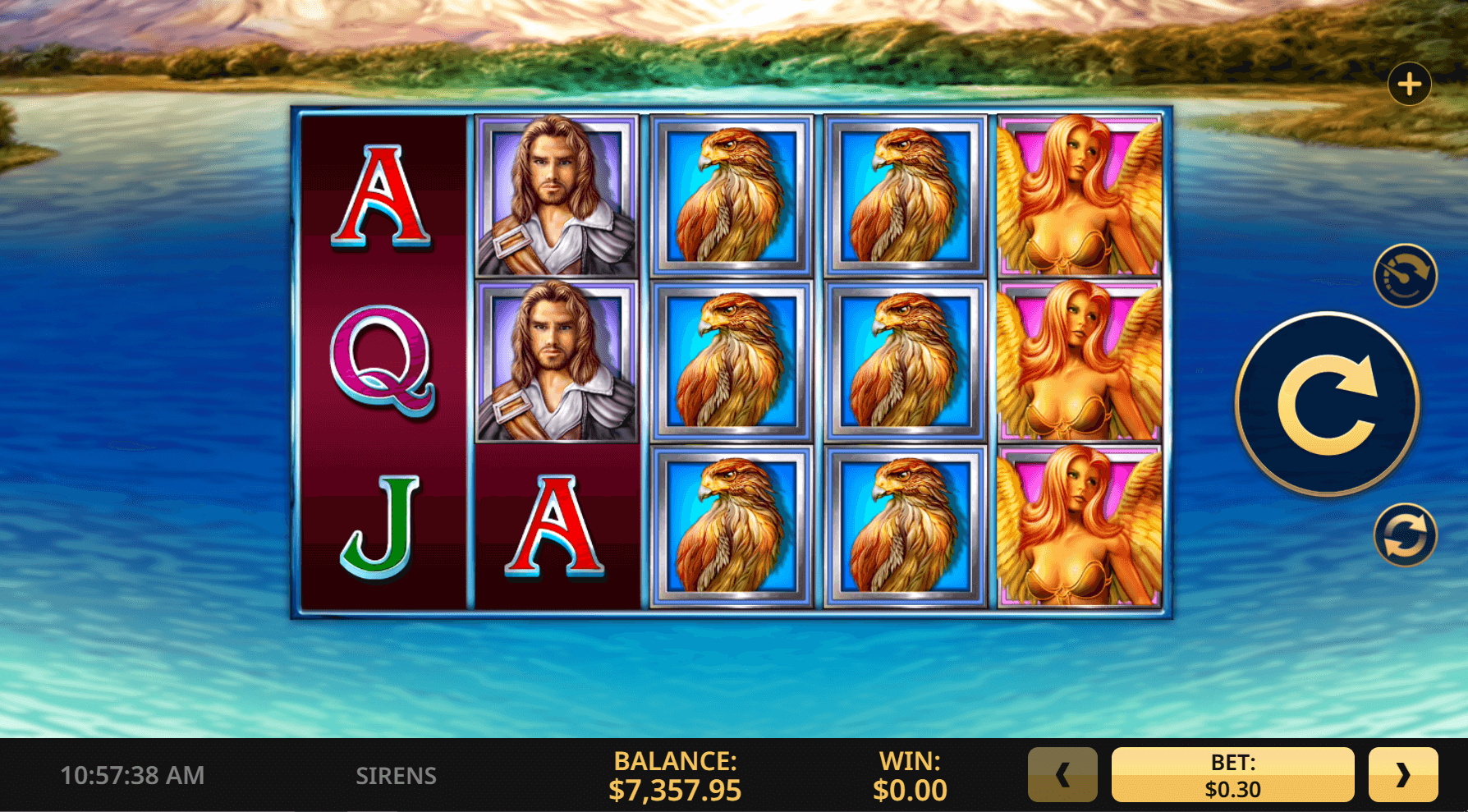1468x812 pixels.
Task: Collapse bet selection with the left arrow
Action: (1062, 774)
